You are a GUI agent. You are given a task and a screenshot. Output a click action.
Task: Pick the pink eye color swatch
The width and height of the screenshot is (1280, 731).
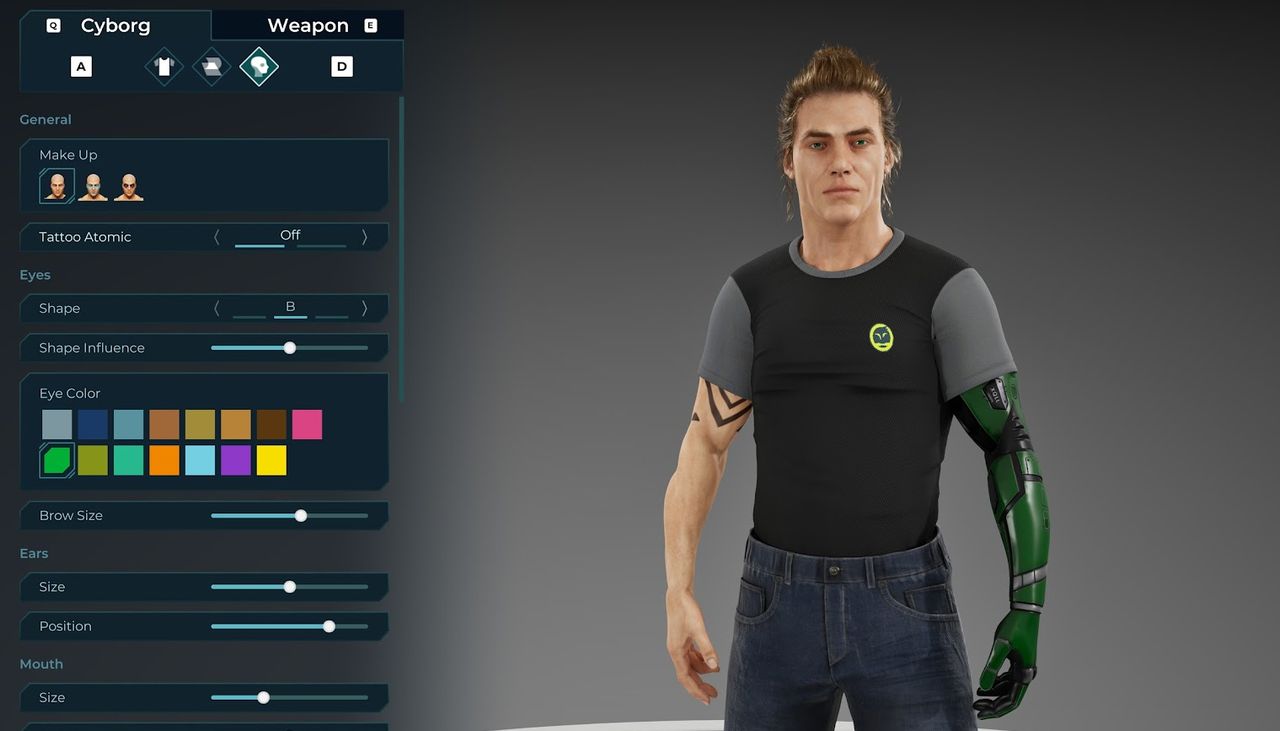click(307, 425)
